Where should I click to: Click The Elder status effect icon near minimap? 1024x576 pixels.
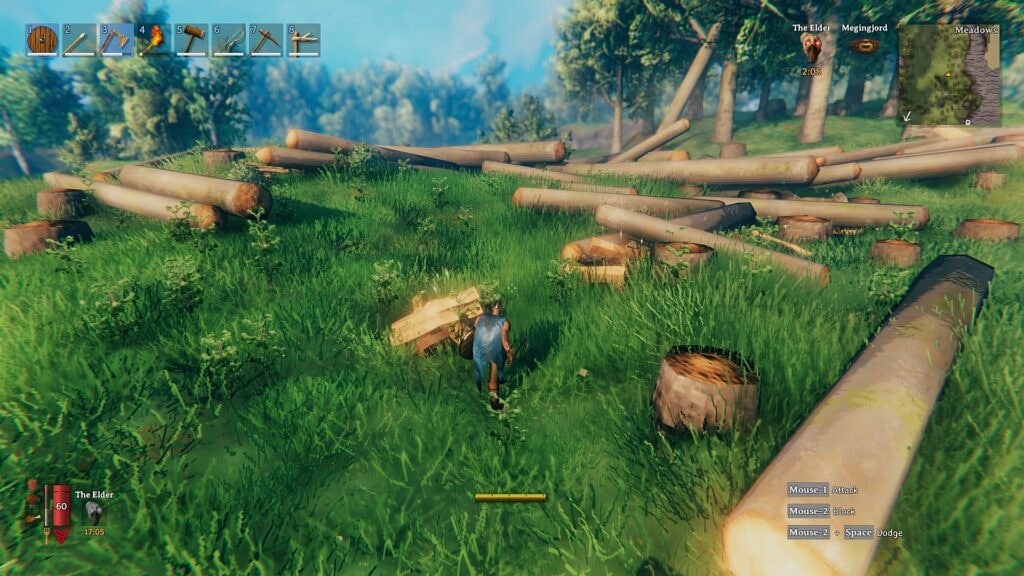coord(812,47)
